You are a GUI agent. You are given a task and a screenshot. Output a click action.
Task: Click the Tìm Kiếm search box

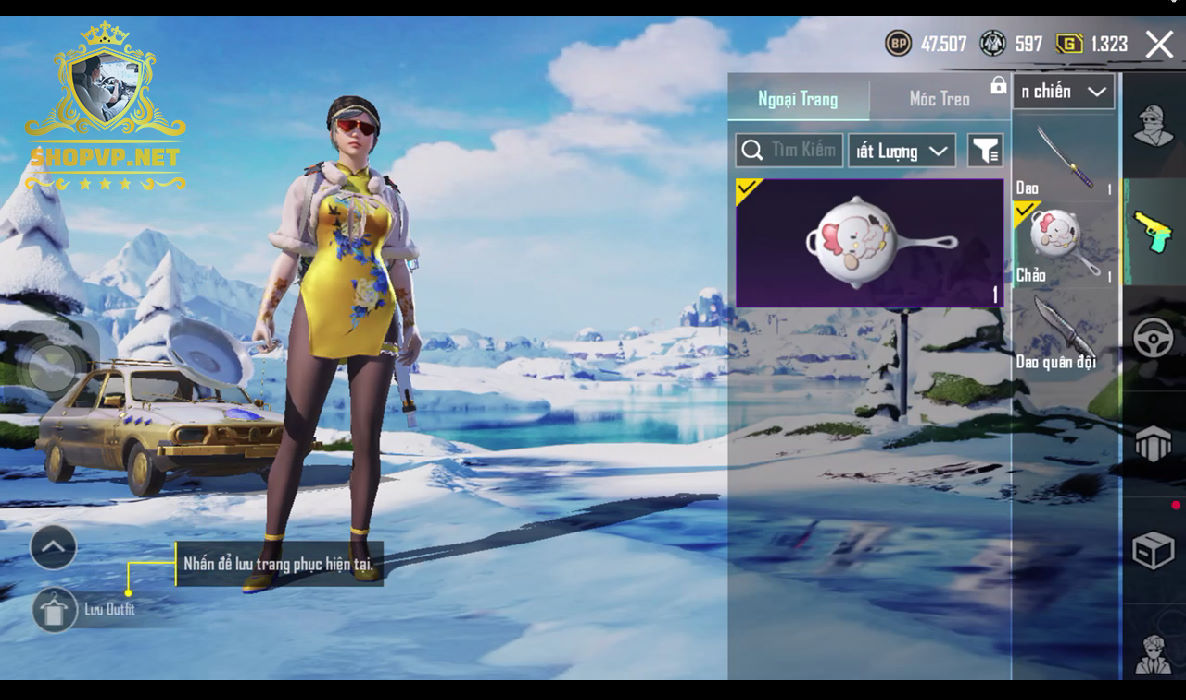click(x=790, y=151)
